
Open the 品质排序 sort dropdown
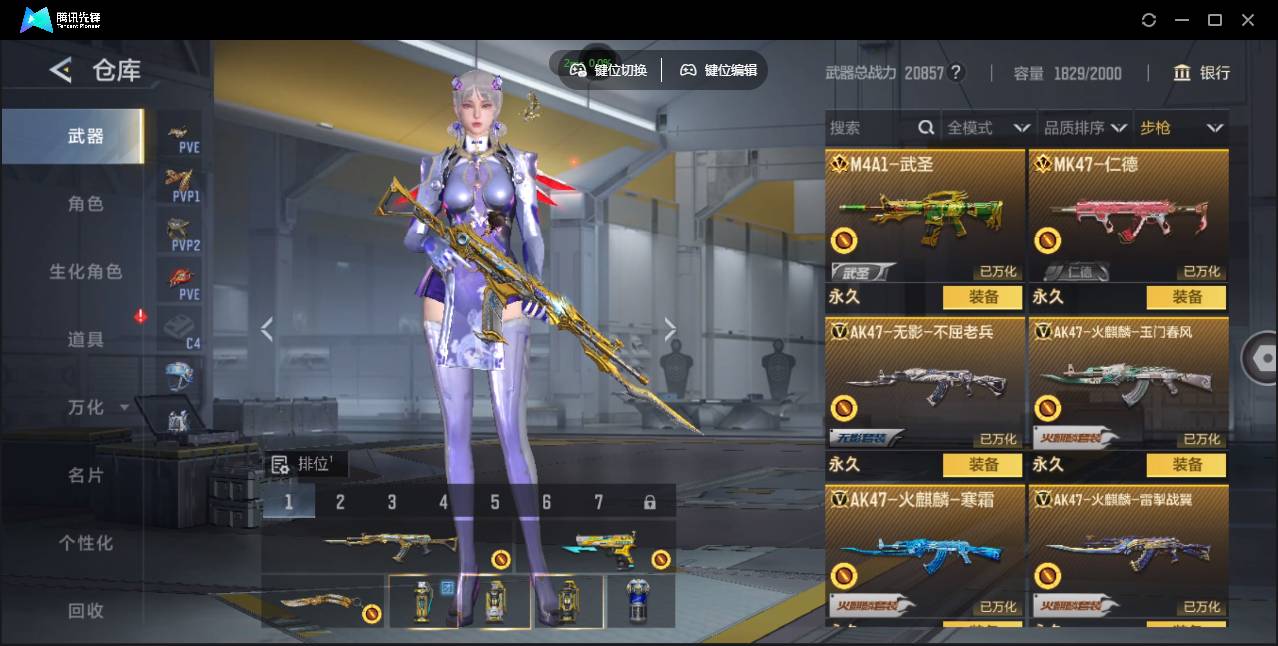click(1085, 128)
